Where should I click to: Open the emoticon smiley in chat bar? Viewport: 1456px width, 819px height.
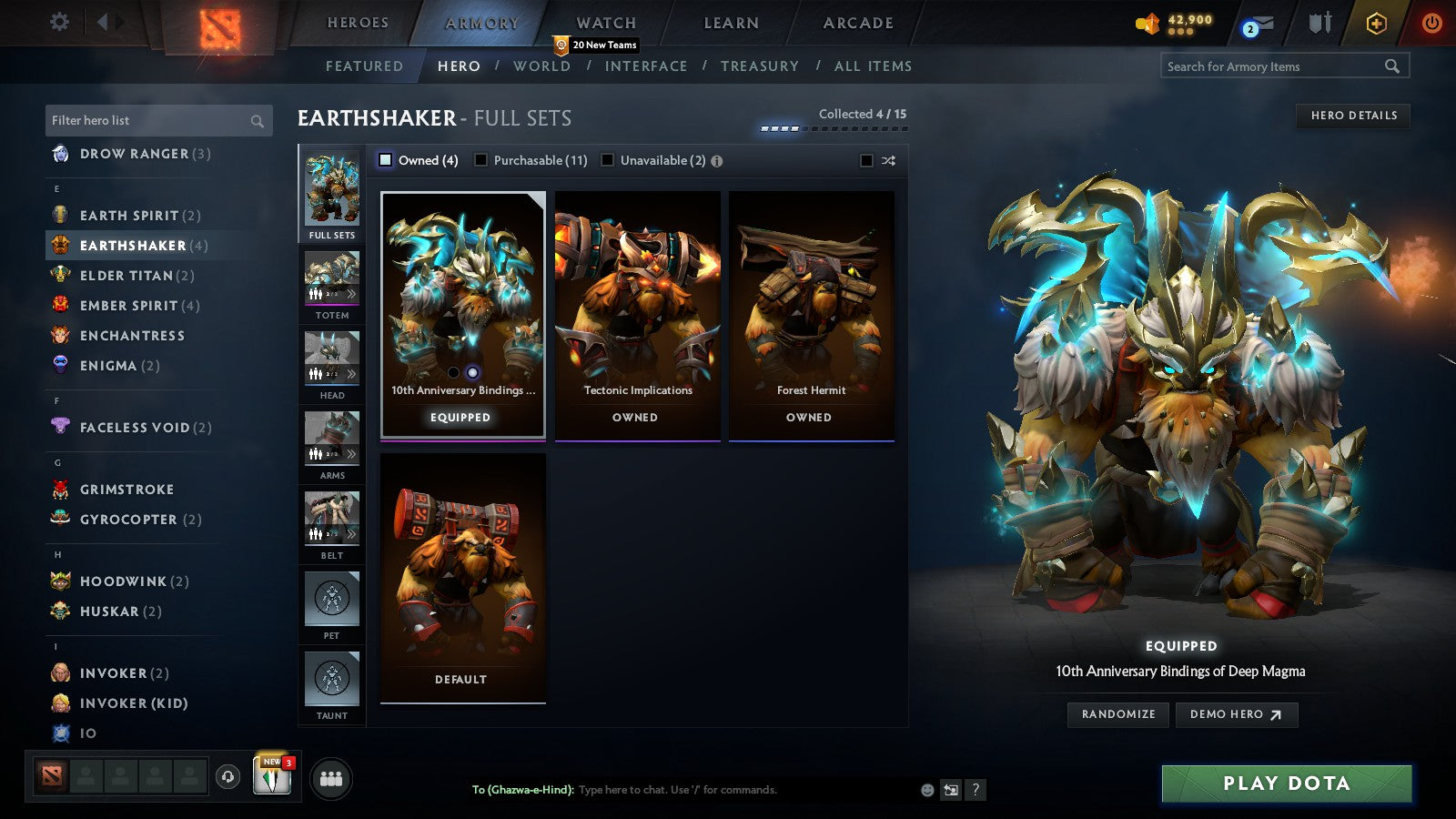(x=925, y=791)
